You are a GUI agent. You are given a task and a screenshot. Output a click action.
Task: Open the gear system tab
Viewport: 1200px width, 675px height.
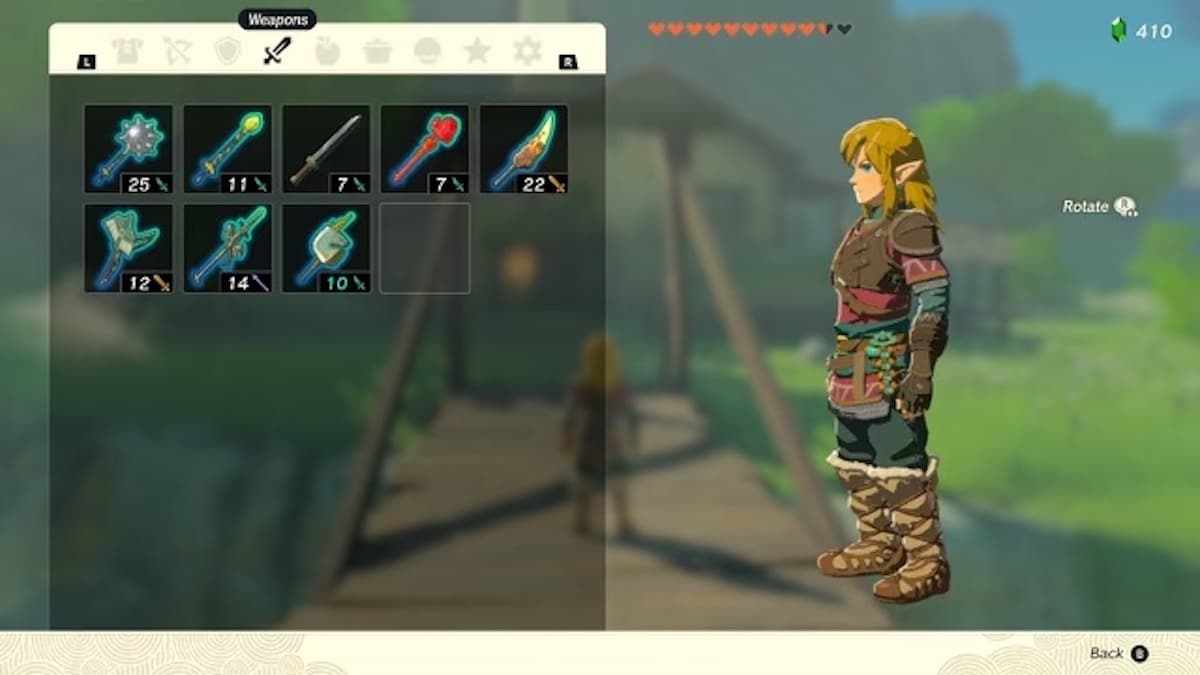click(527, 51)
